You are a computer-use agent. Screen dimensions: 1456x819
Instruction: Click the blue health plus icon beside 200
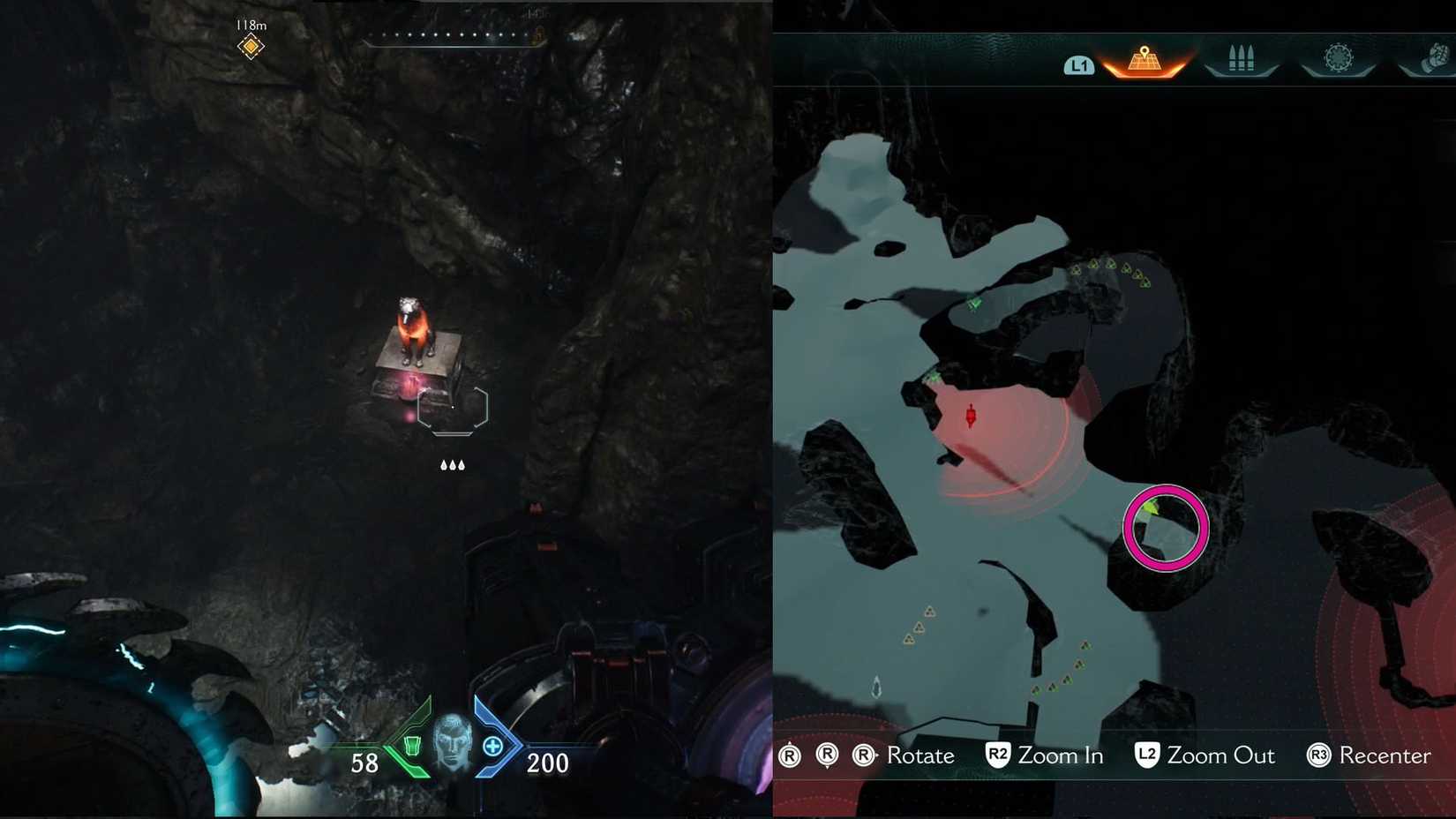pyautogui.click(x=494, y=746)
